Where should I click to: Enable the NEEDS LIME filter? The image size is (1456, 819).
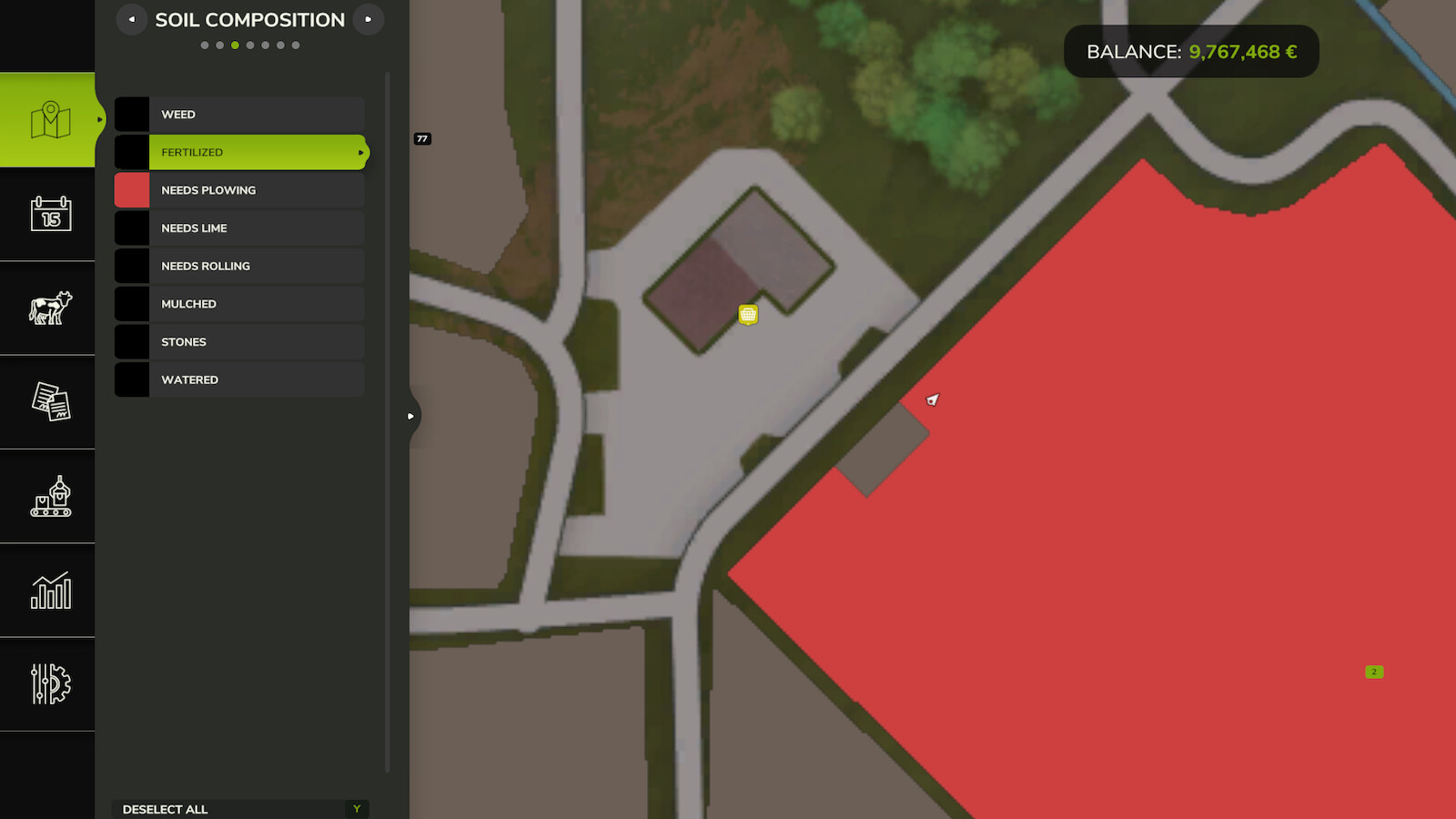(x=131, y=227)
